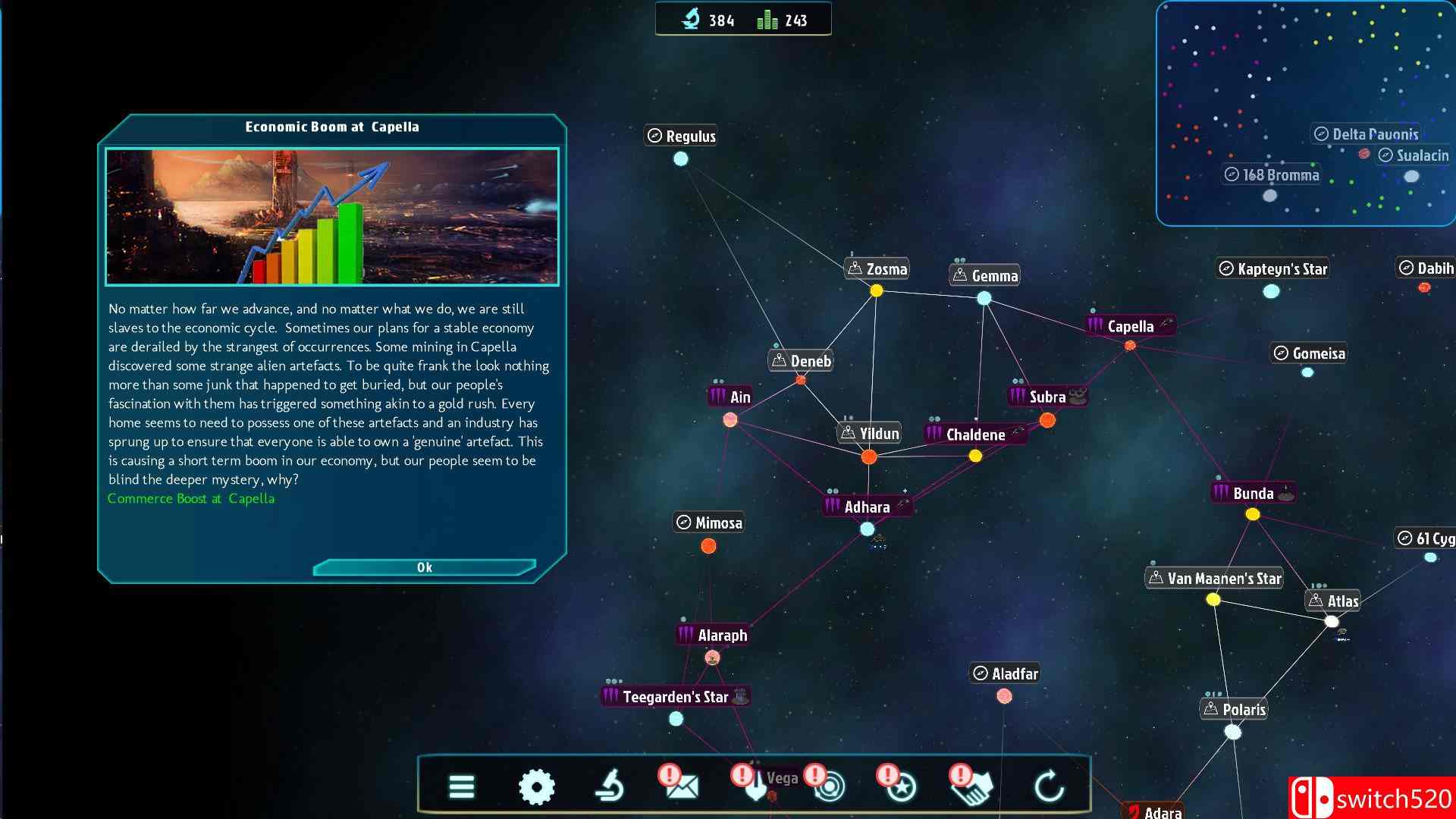Select the Capella star system
Viewport: 1456px width, 819px height.
tap(1129, 344)
